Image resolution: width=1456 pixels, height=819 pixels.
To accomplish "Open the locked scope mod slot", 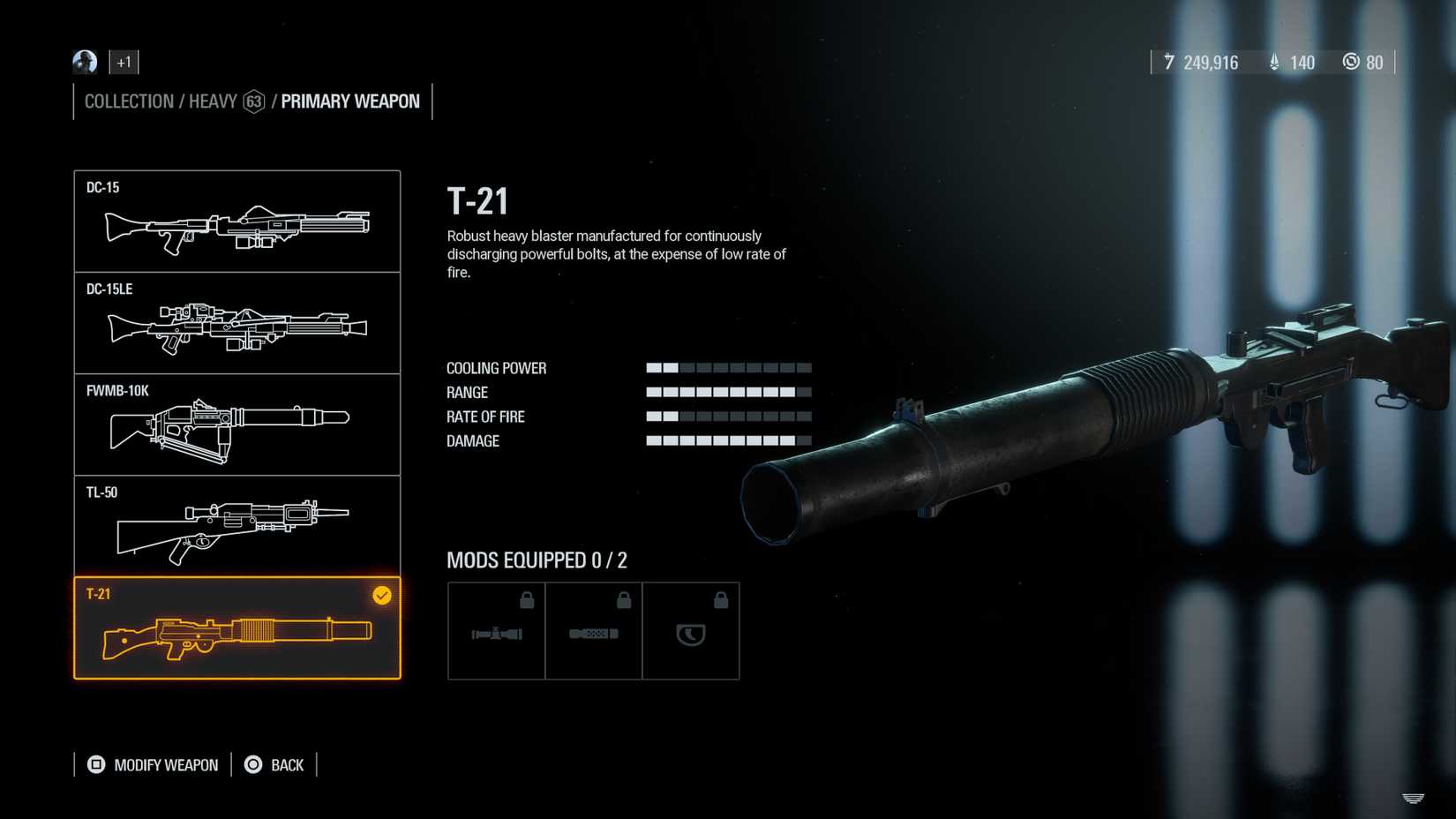I will coord(496,630).
